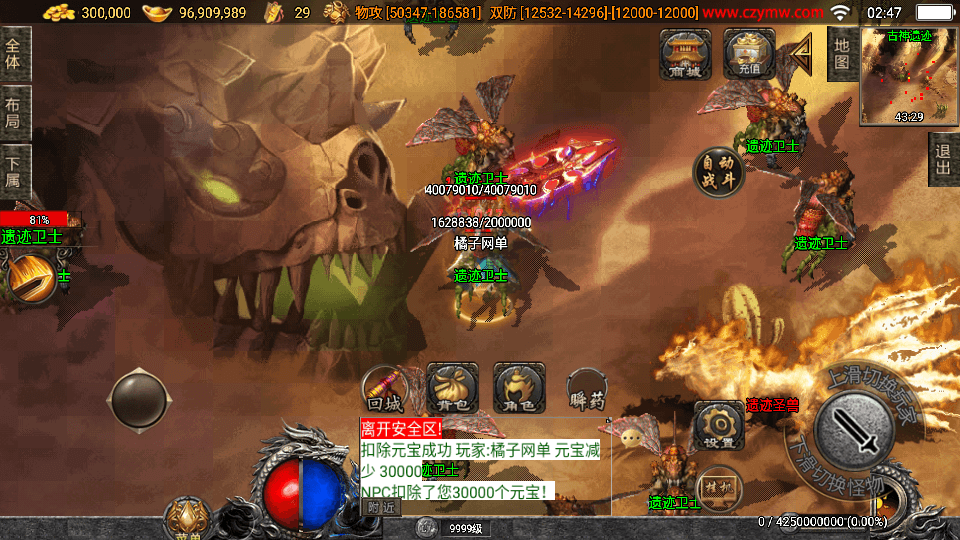The image size is (960, 540).
Task: Show the 角色 character sheet
Action: (519, 388)
